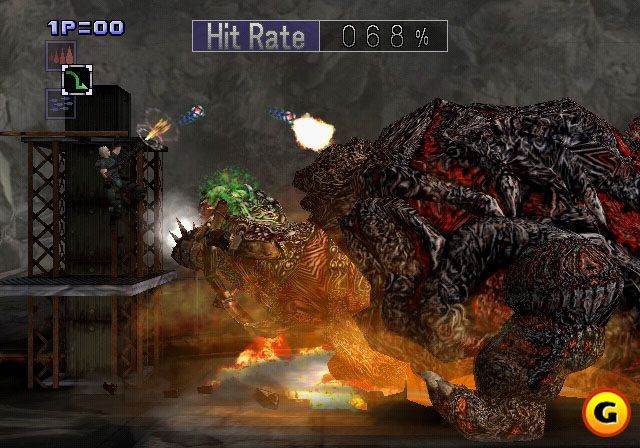The image size is (640, 448).
Task: Choose the green curved arrow weapon
Action: (76, 79)
